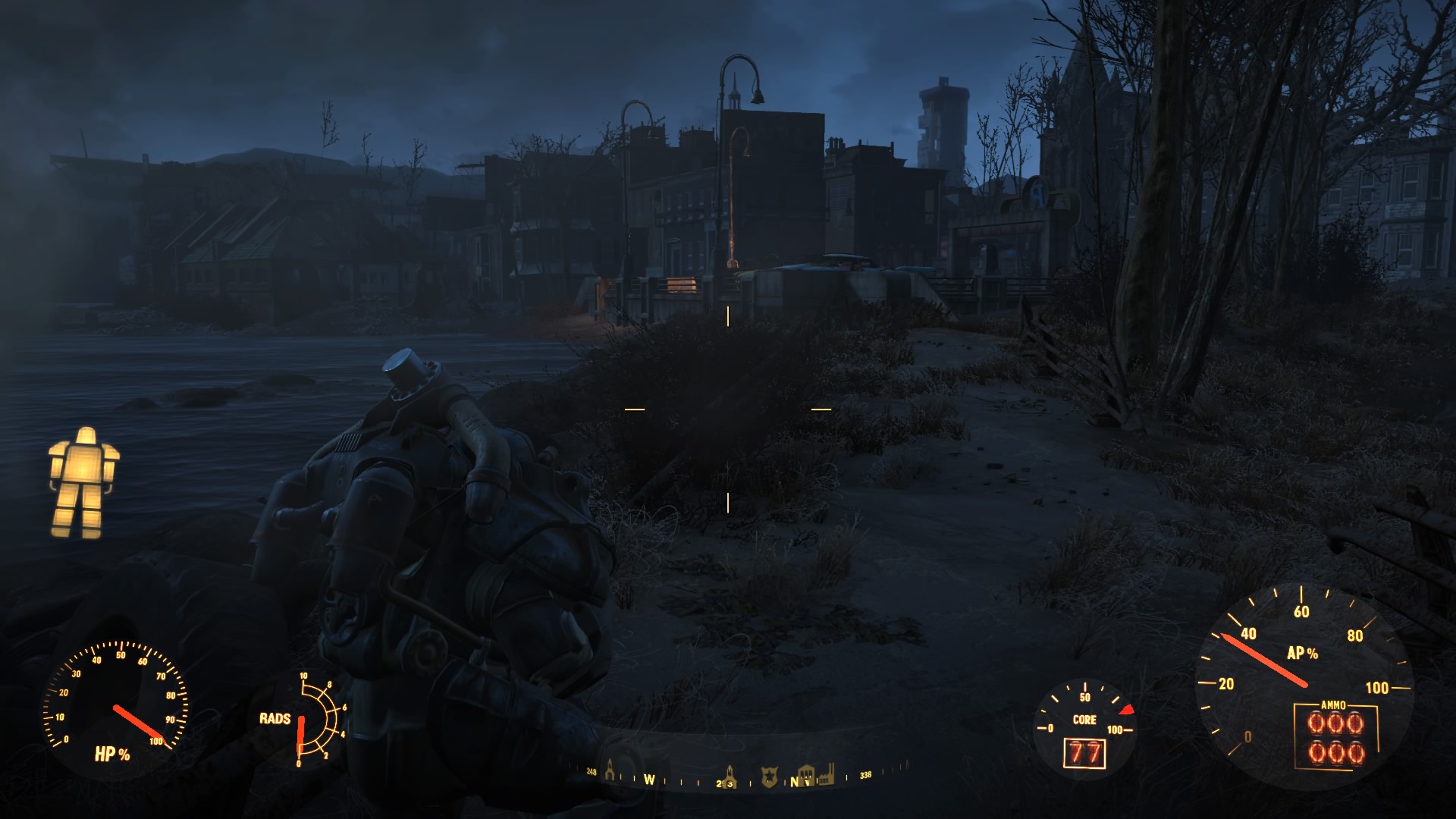The height and width of the screenshot is (819, 1456).
Task: Select the building marker overlapping the N
Action: point(805,776)
